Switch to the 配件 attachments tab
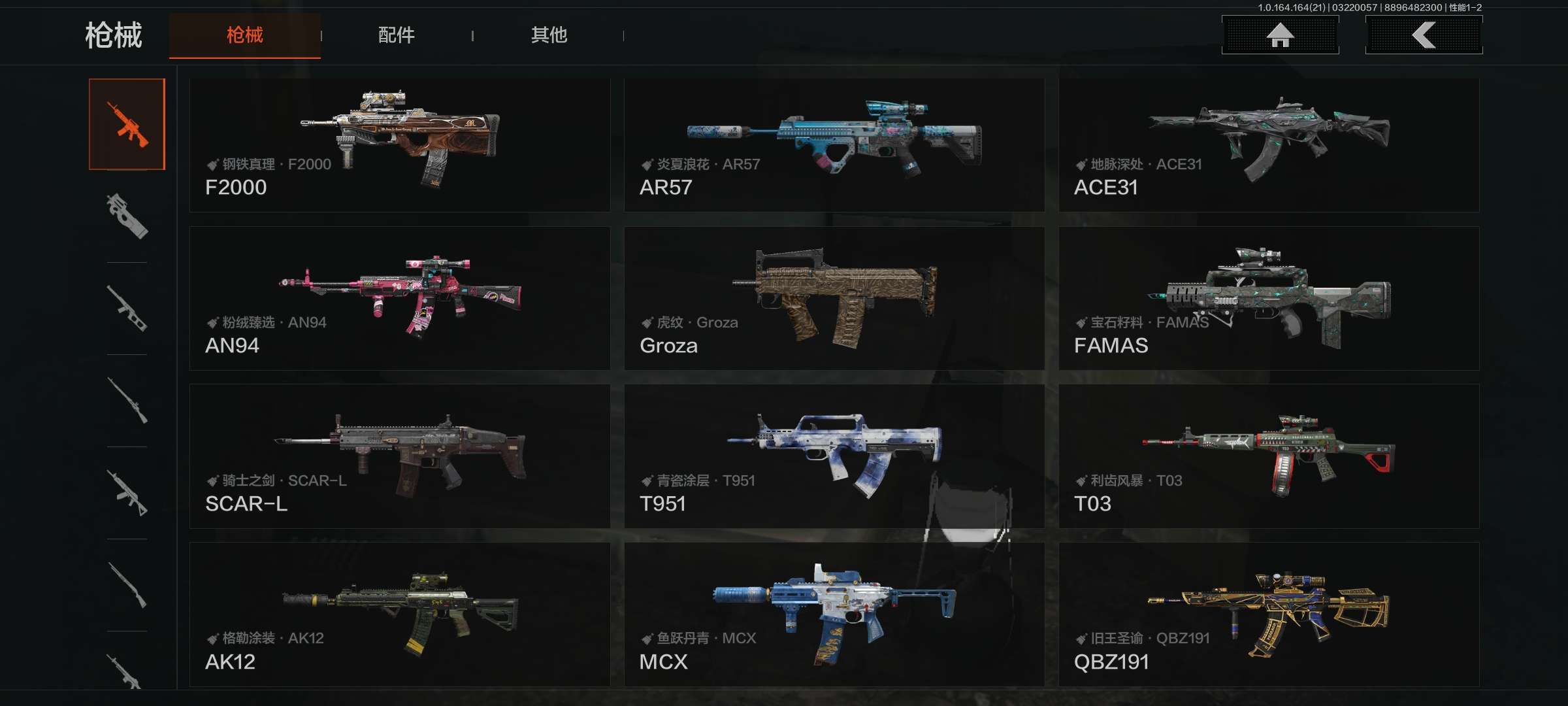This screenshot has height=706, width=1568. tap(396, 35)
